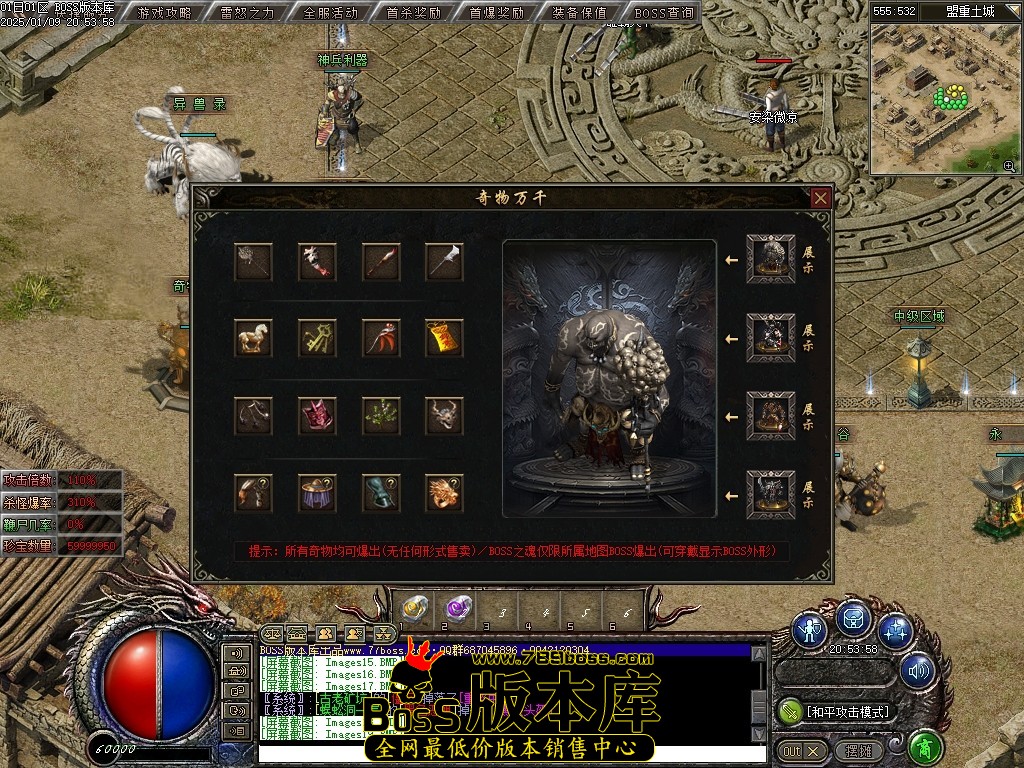1024x768 pixels.
Task: Open the 首爆奖励 menu
Action: coord(496,13)
